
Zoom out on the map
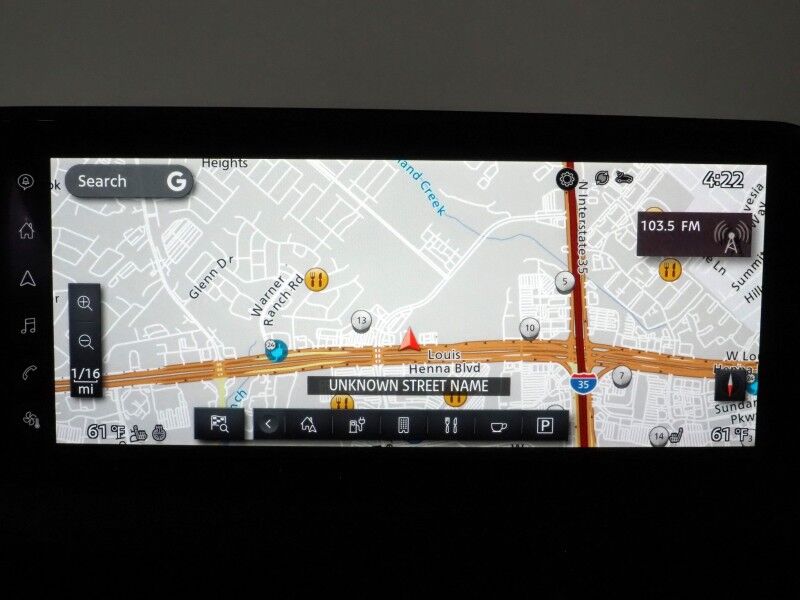click(85, 342)
